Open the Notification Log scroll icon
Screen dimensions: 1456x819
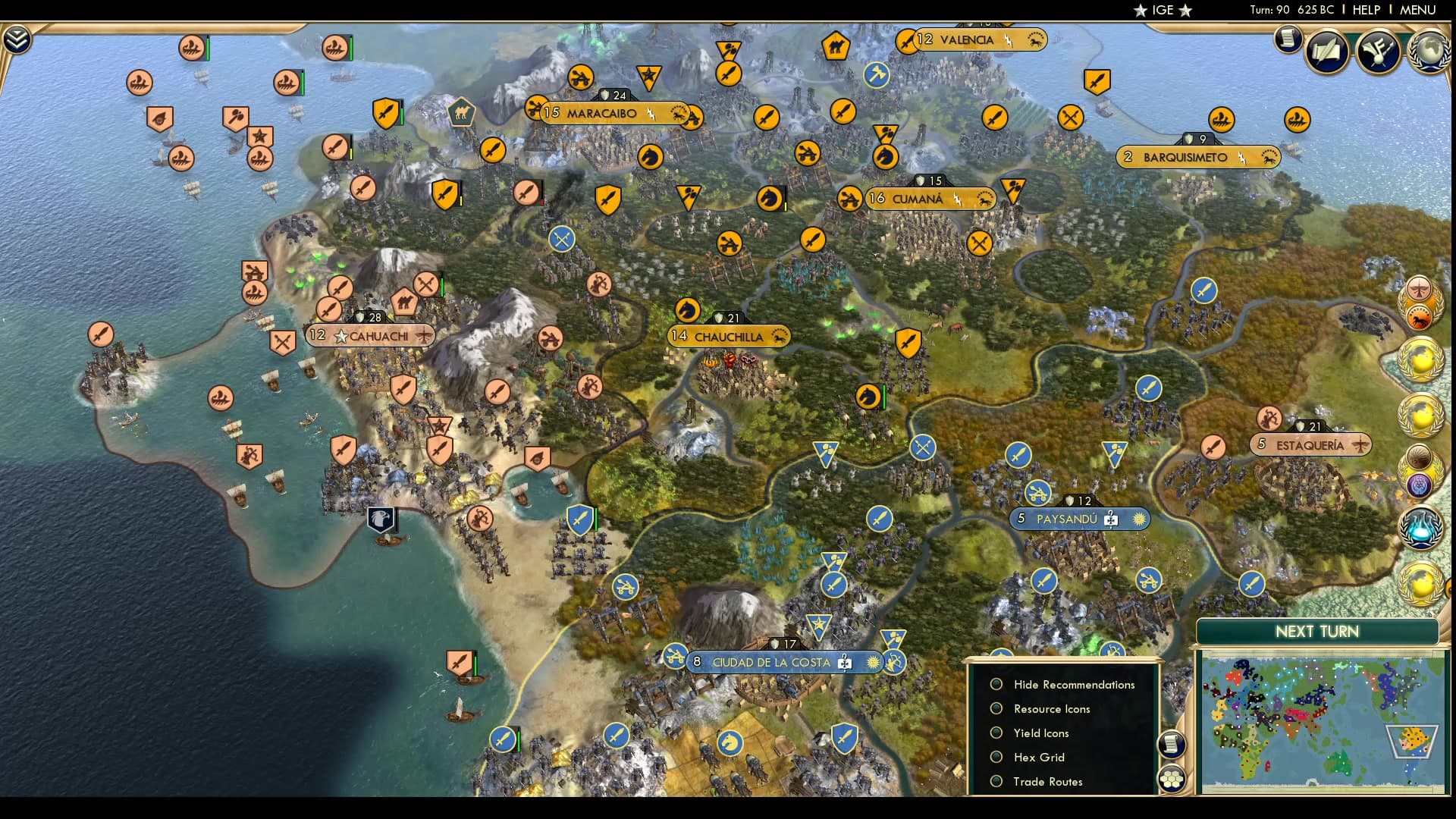[x=1287, y=39]
